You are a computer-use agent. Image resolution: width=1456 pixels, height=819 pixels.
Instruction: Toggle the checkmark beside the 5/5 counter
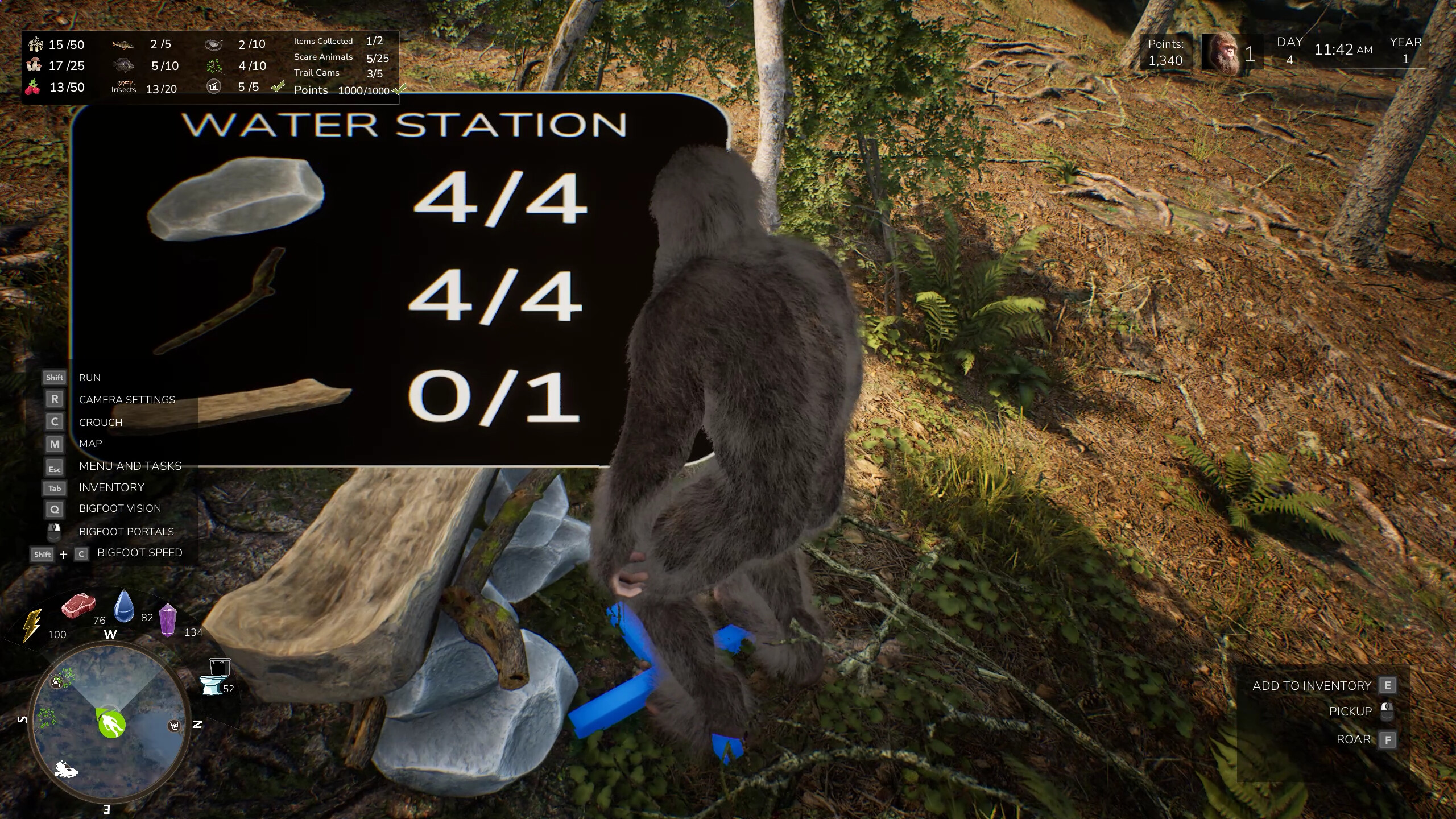277,87
